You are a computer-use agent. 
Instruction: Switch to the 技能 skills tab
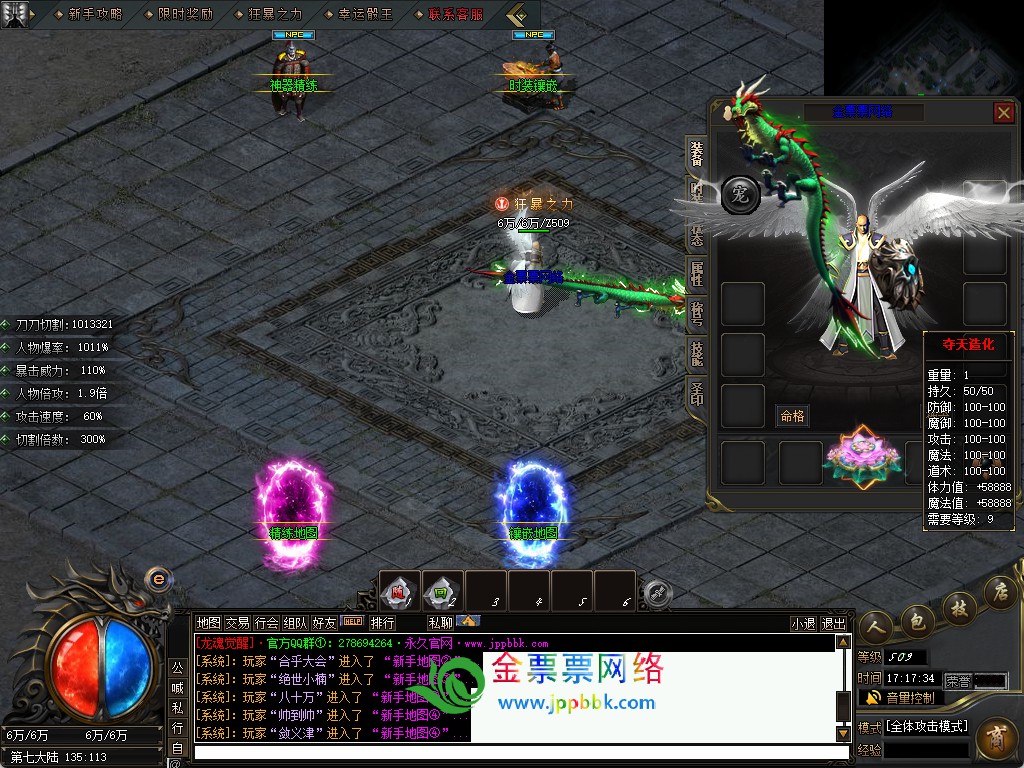(696, 352)
